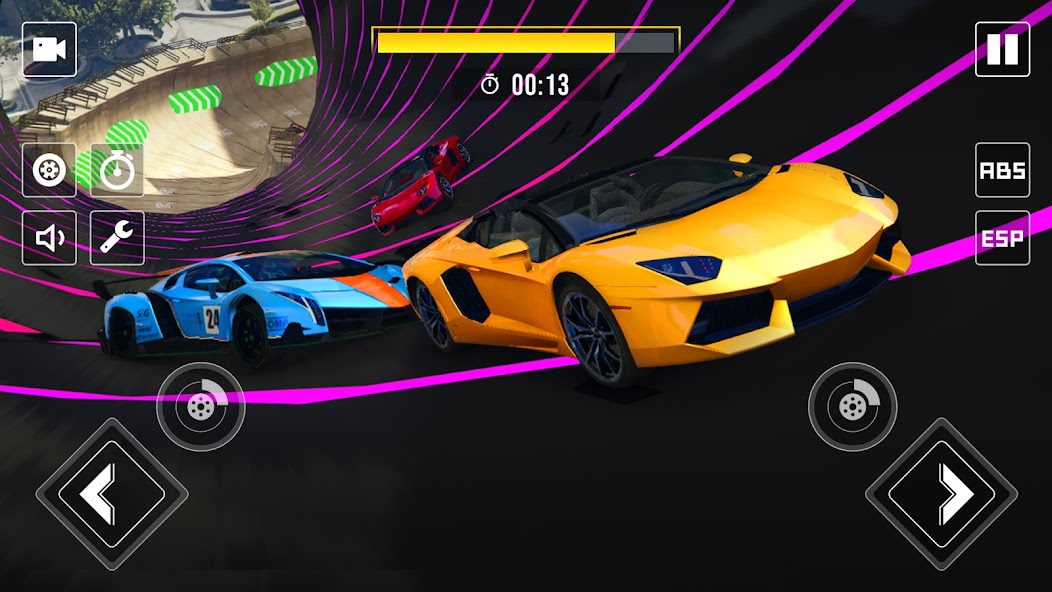Steer right with the right arrow

(941, 494)
